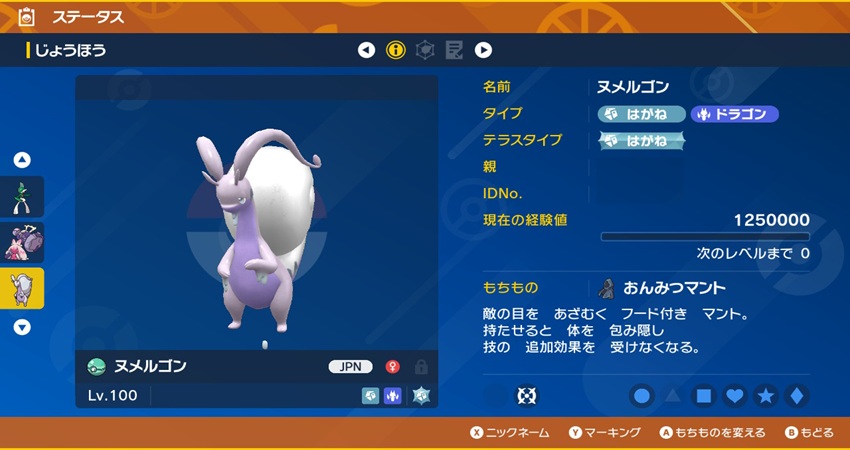Click the up arrow above party list
This screenshot has width=850, height=450.
22,160
